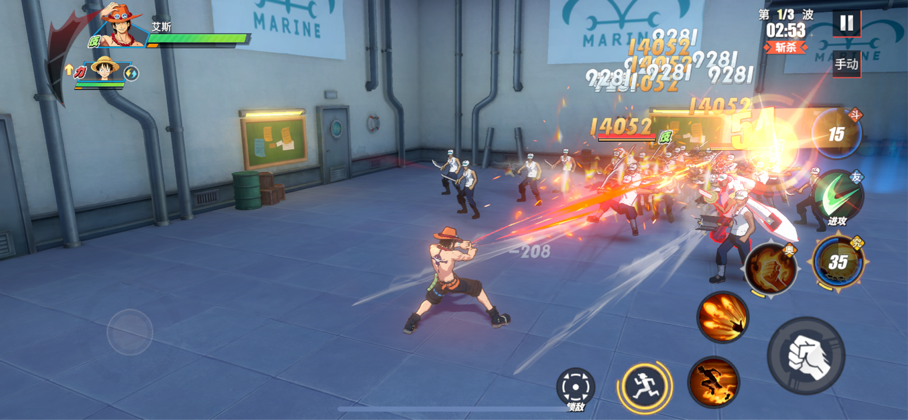Activate the ultimate skill showing 35
This screenshot has height=420, width=908.
click(837, 261)
